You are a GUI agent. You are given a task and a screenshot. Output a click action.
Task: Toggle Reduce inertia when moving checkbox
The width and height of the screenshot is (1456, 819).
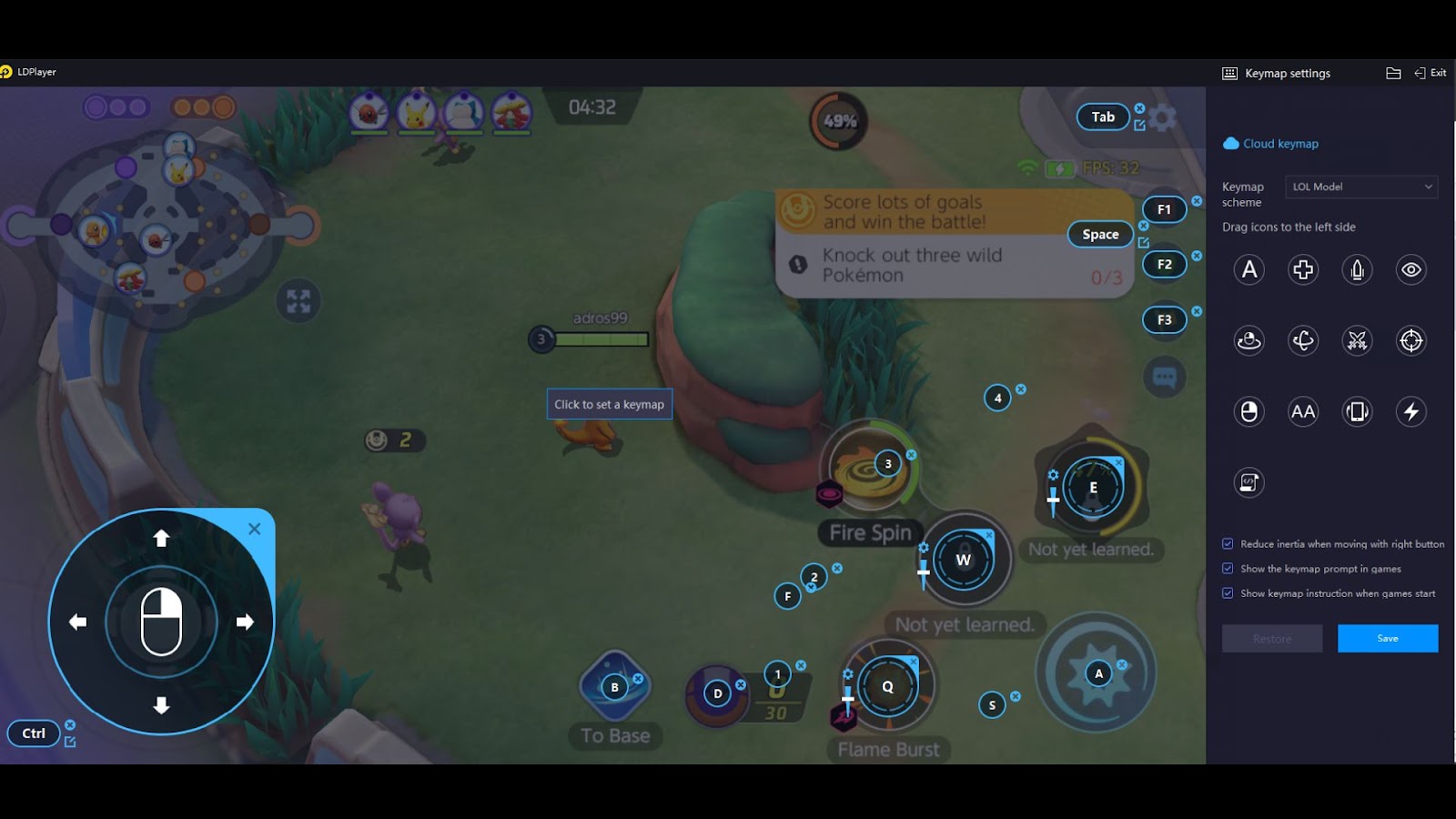[1228, 544]
